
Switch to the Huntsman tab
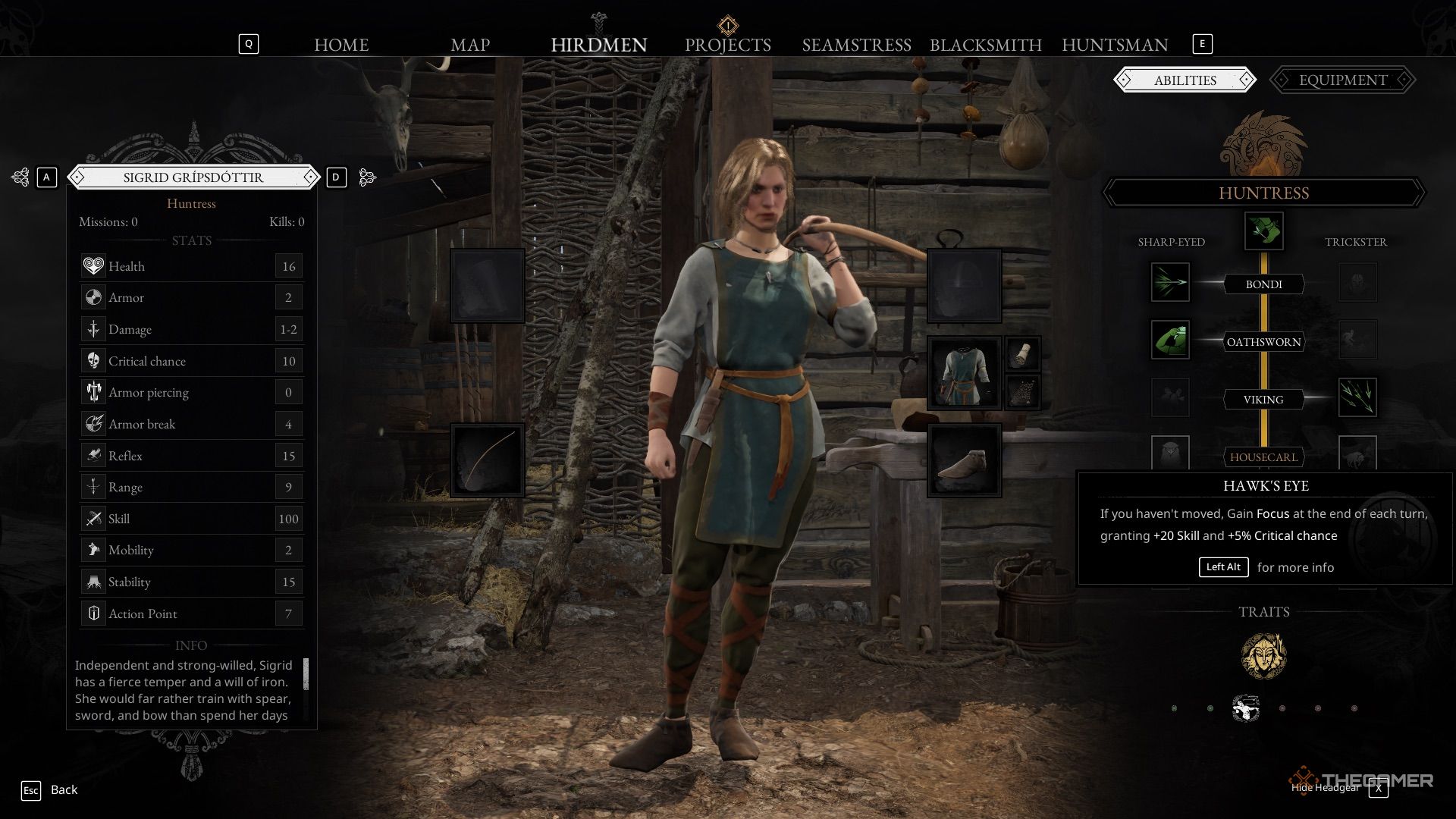pos(1114,45)
